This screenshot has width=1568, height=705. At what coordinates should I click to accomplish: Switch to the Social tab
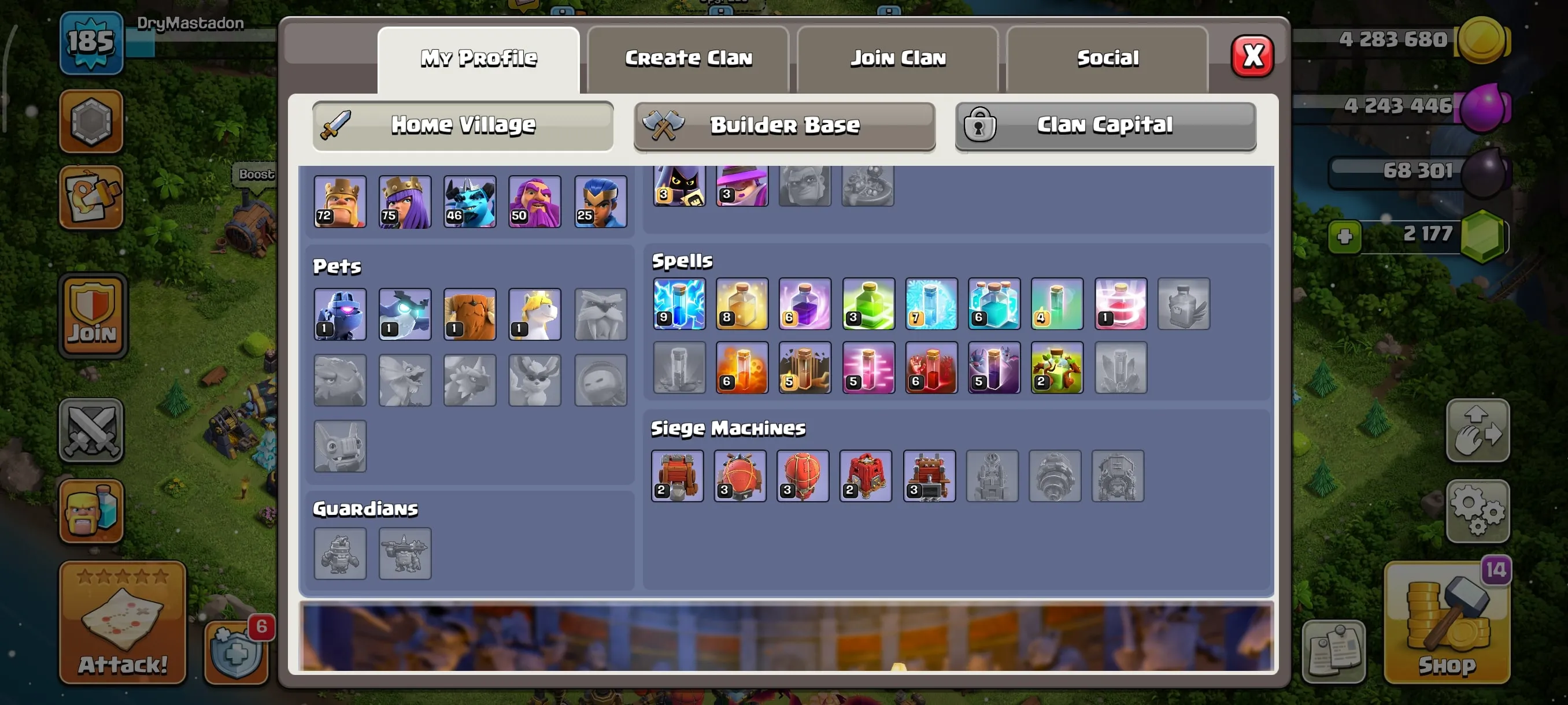(x=1108, y=58)
